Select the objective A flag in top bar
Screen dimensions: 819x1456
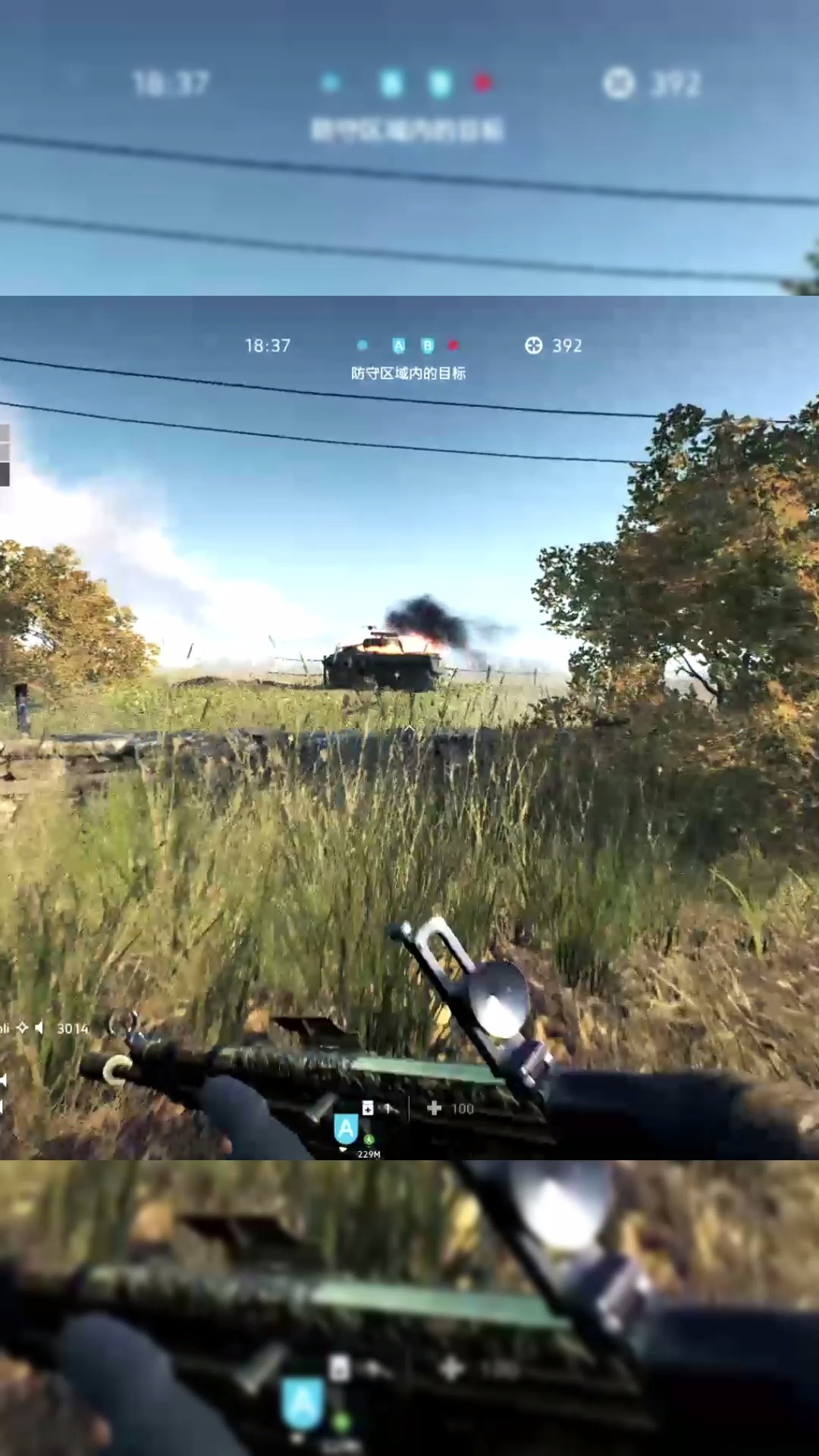tap(399, 346)
